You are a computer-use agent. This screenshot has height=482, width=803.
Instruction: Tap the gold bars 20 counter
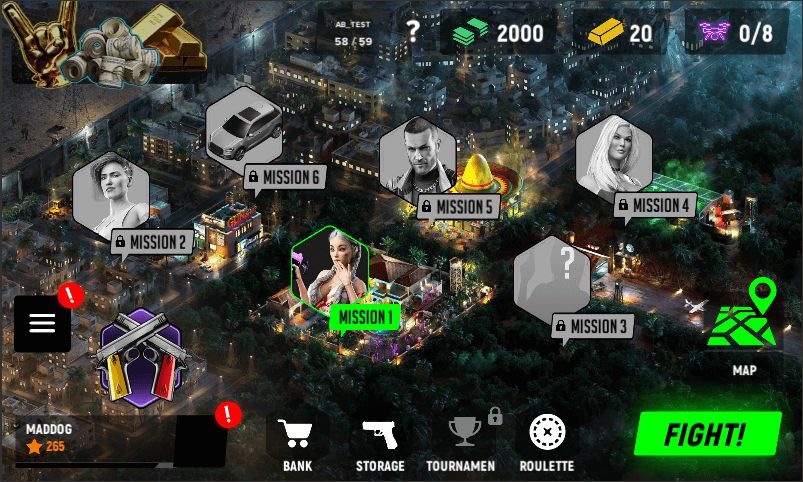pos(620,33)
